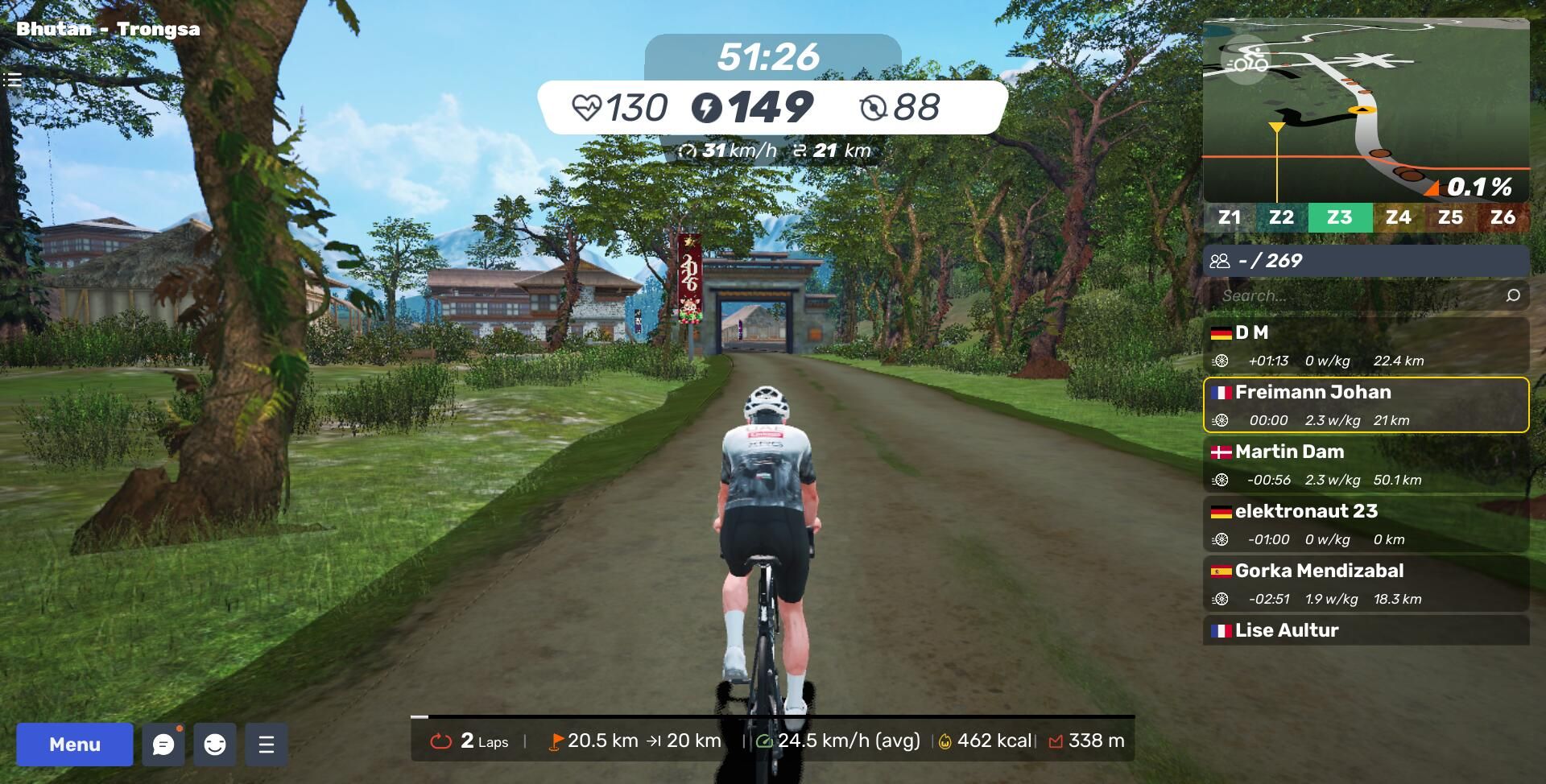The height and width of the screenshot is (784, 1546).
Task: Choose elektronaut 23 from rider list
Action: (x=1366, y=524)
